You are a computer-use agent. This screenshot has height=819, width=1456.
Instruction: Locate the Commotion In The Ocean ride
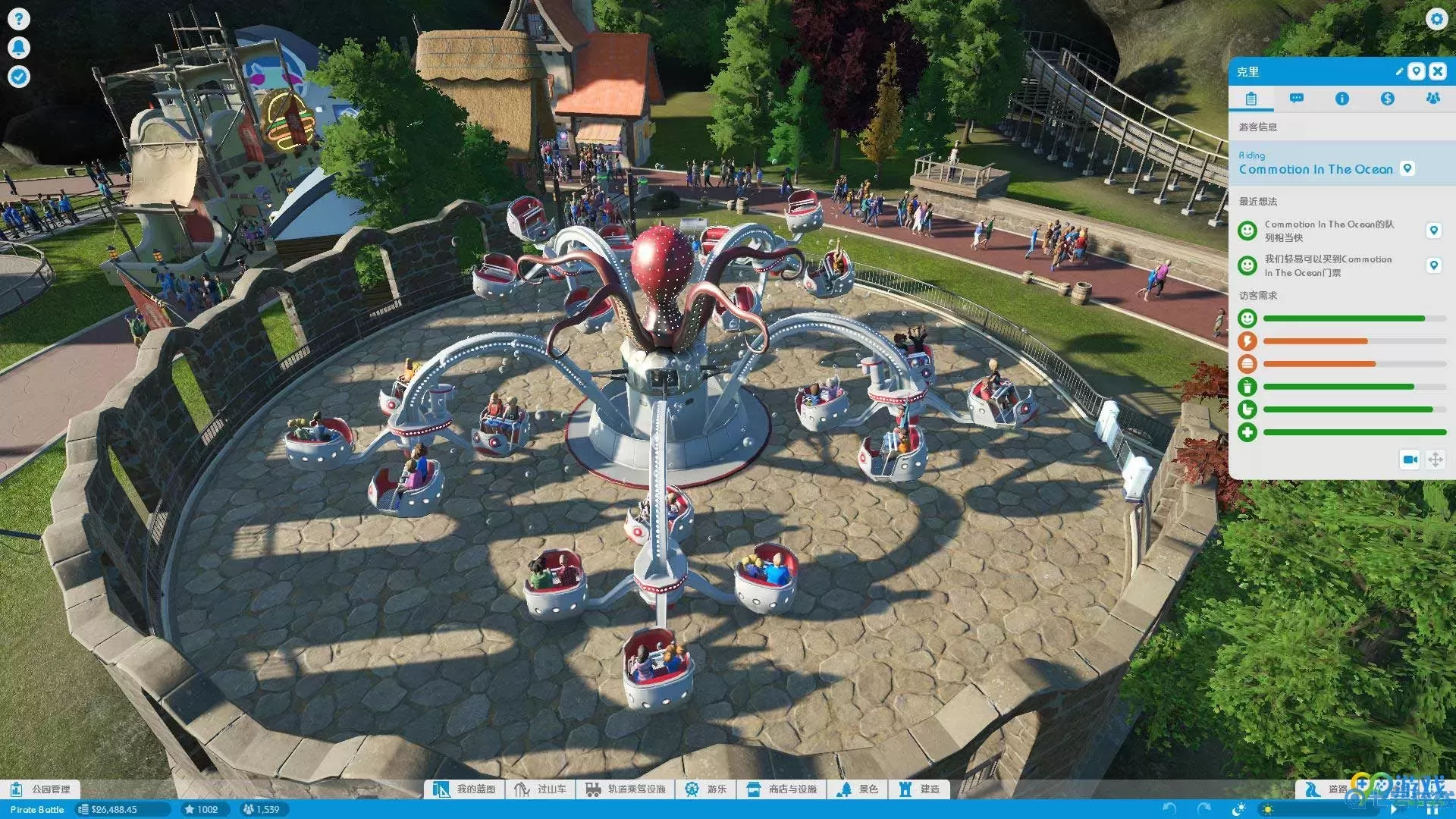coord(1407,168)
